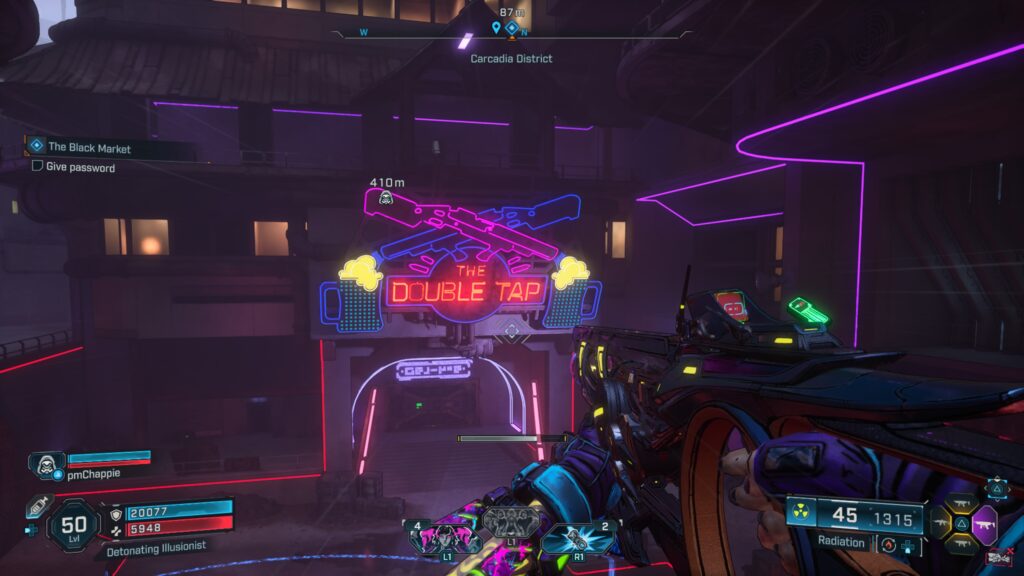1024x576 pixels.
Task: Switch to the bottom weapon slot
Action: [963, 543]
